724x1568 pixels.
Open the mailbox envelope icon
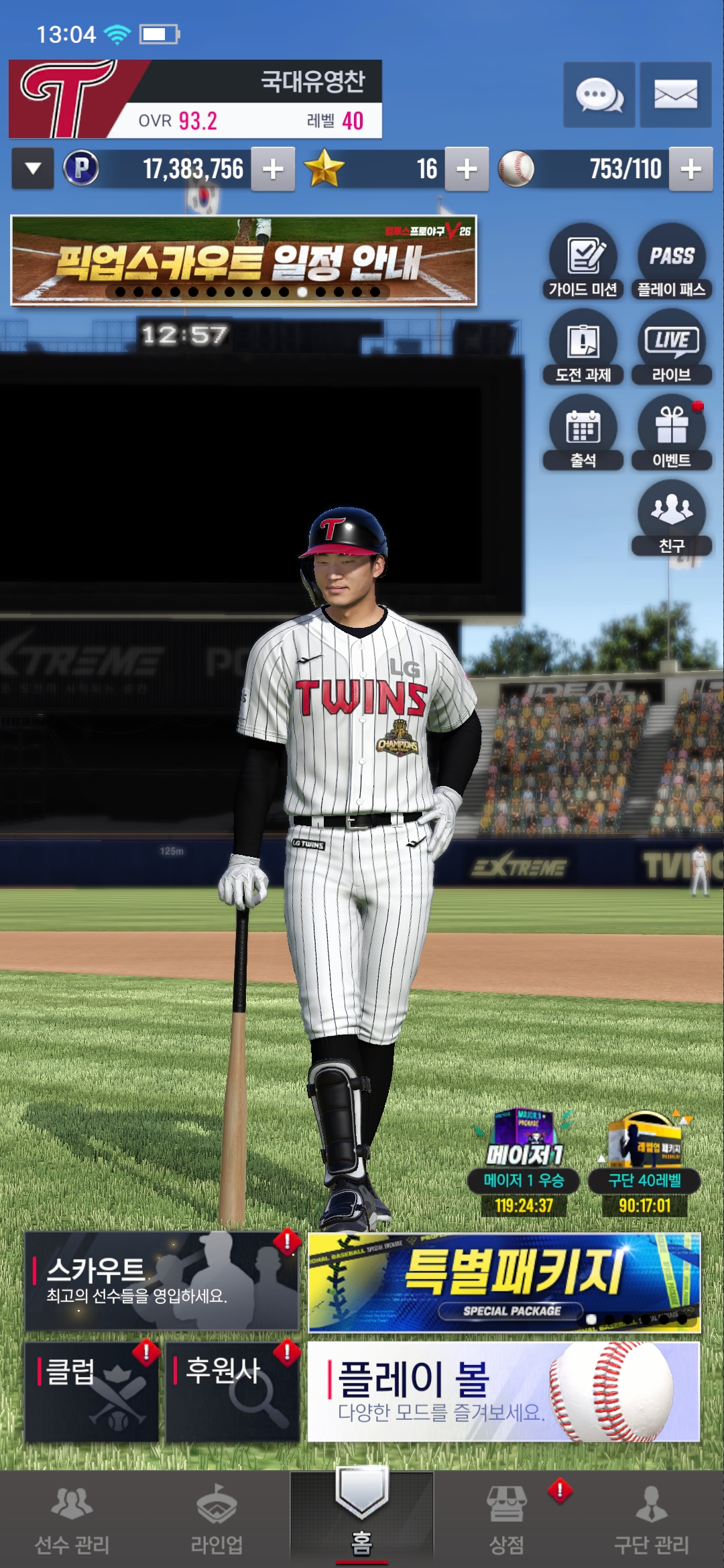(x=675, y=94)
